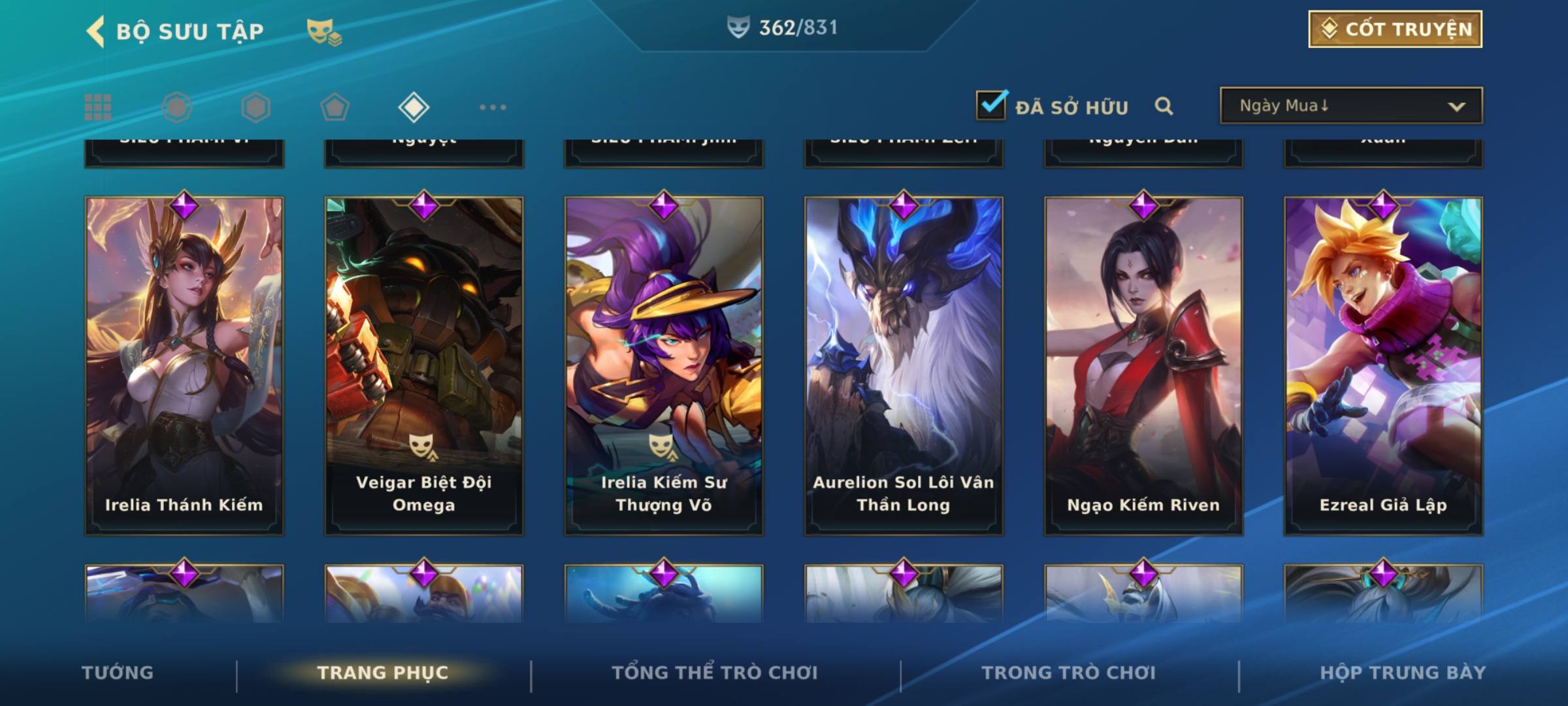Switch to Tổng Thể Trò Chơi tab
The width and height of the screenshot is (1568, 706).
(715, 673)
